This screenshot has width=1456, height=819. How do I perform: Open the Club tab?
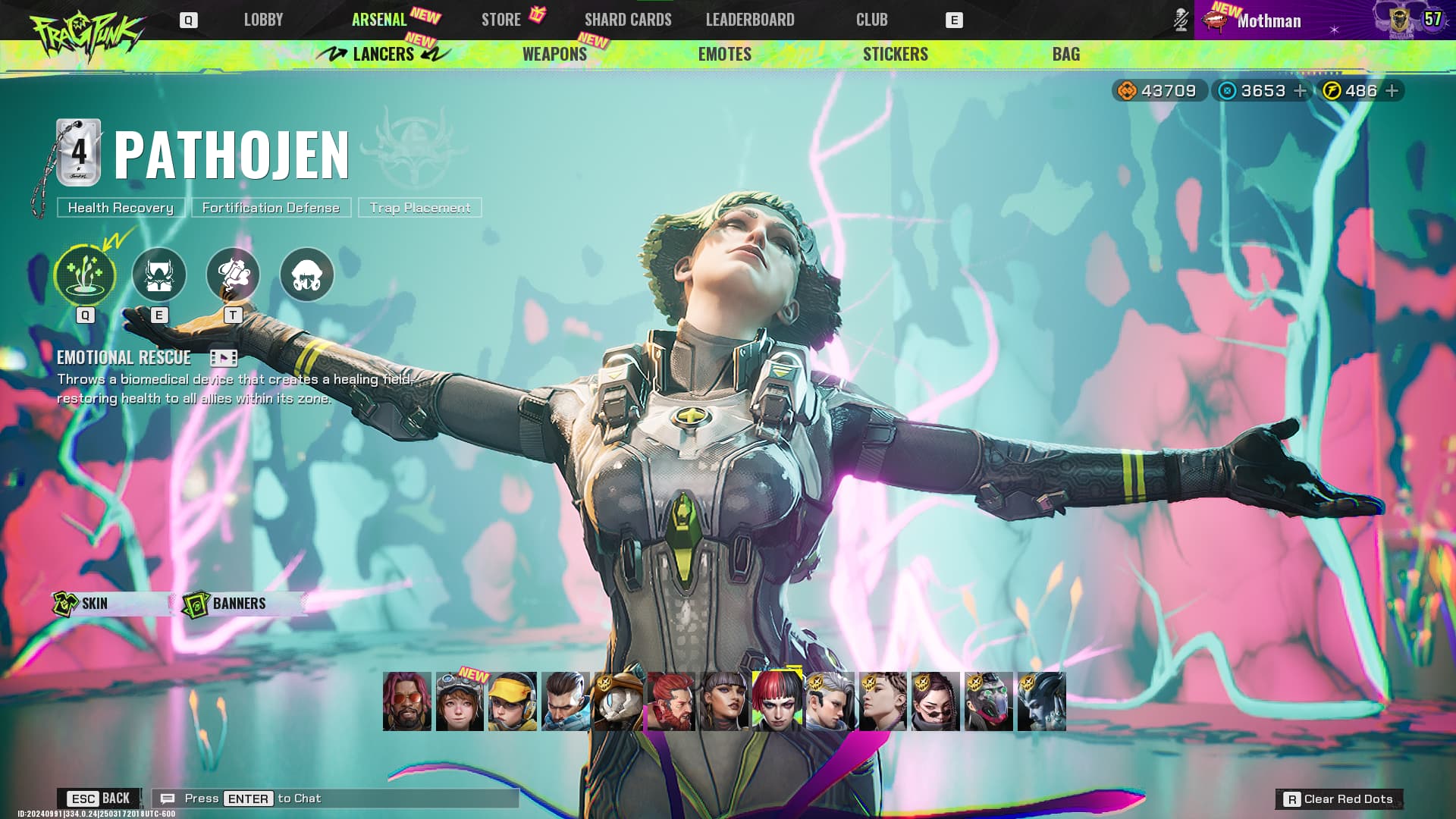[871, 20]
